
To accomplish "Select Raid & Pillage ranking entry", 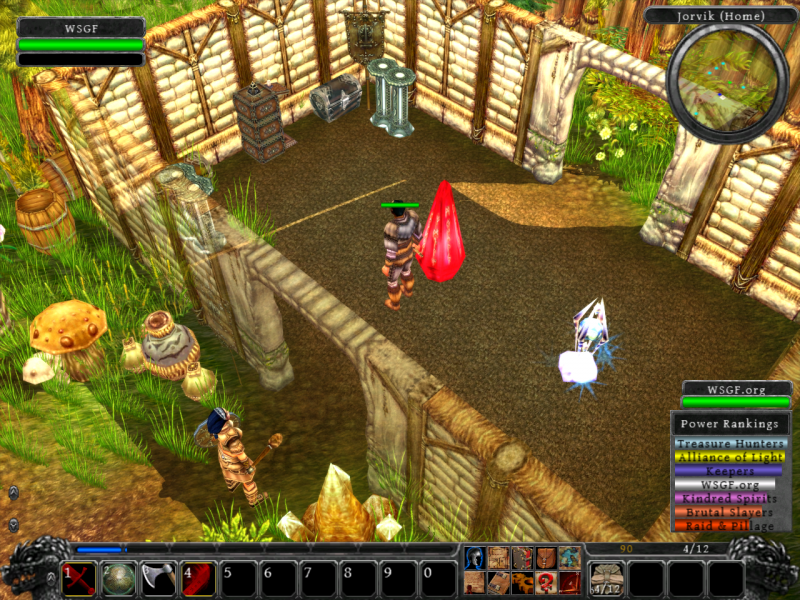I will 730,525.
